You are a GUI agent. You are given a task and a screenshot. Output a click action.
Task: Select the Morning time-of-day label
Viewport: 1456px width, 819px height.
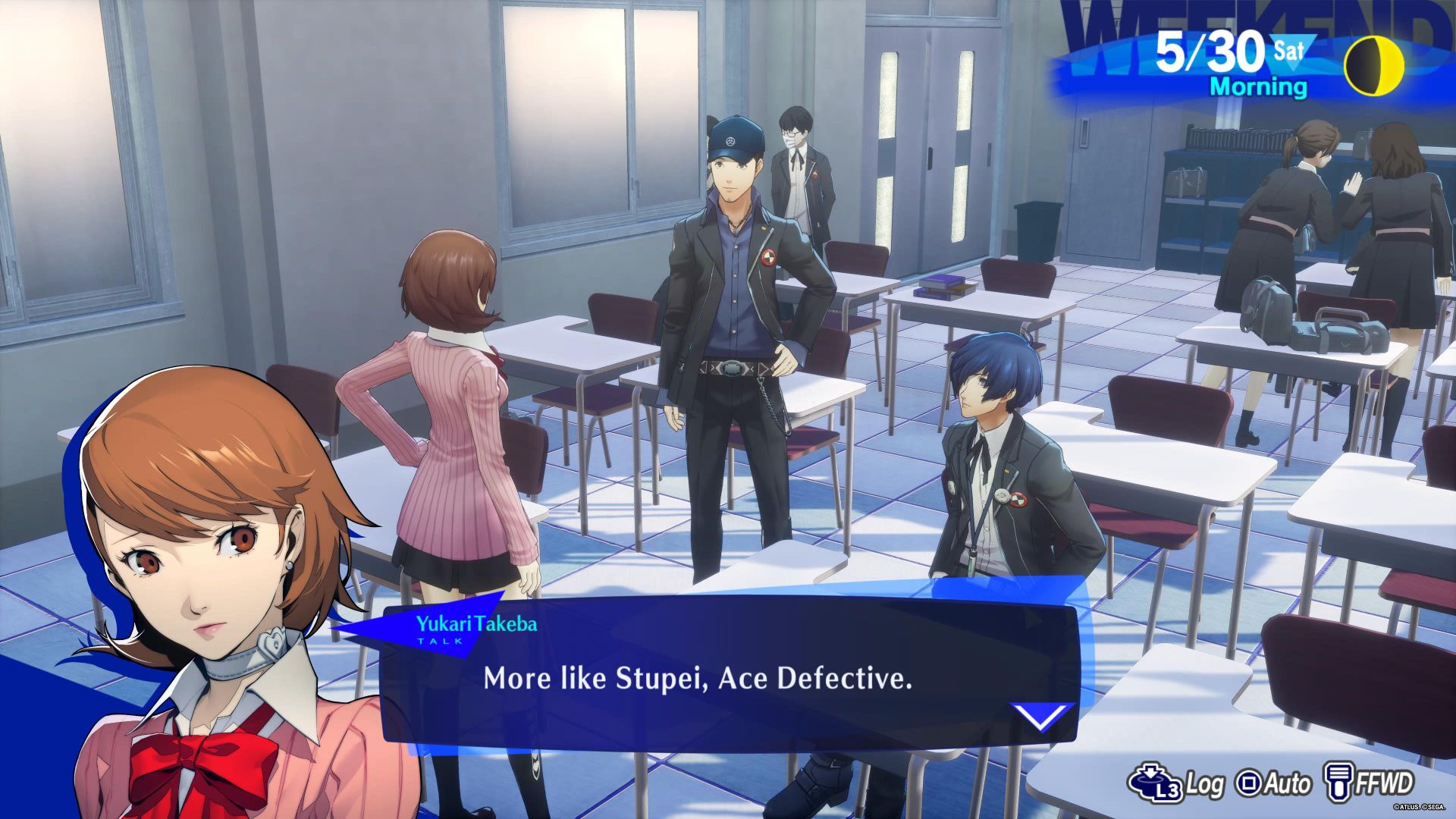pos(1260,87)
